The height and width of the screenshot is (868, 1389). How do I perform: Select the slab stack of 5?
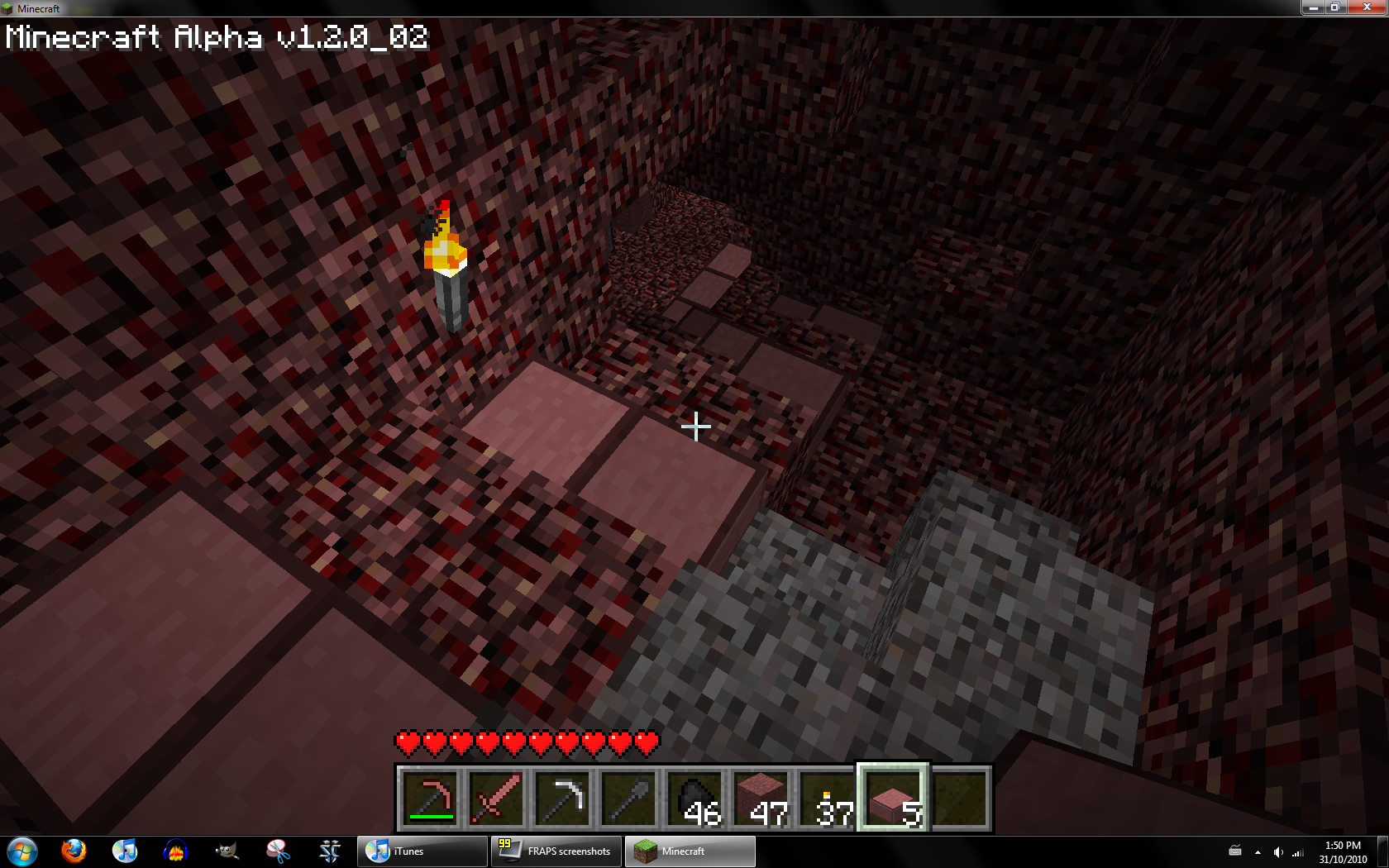tap(893, 799)
